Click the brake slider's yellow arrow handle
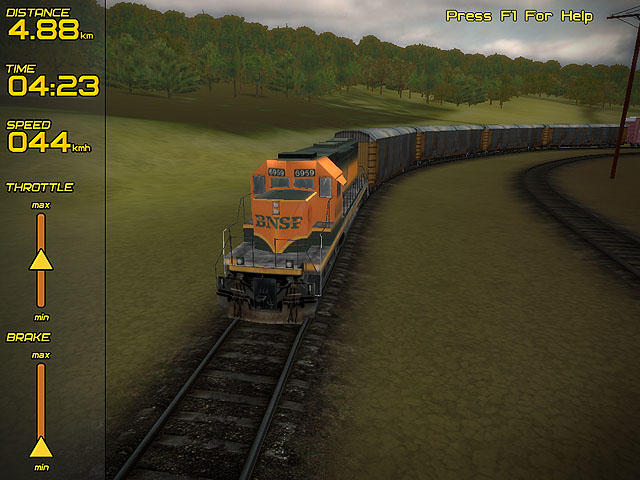640x480 pixels. pyautogui.click(x=41, y=446)
